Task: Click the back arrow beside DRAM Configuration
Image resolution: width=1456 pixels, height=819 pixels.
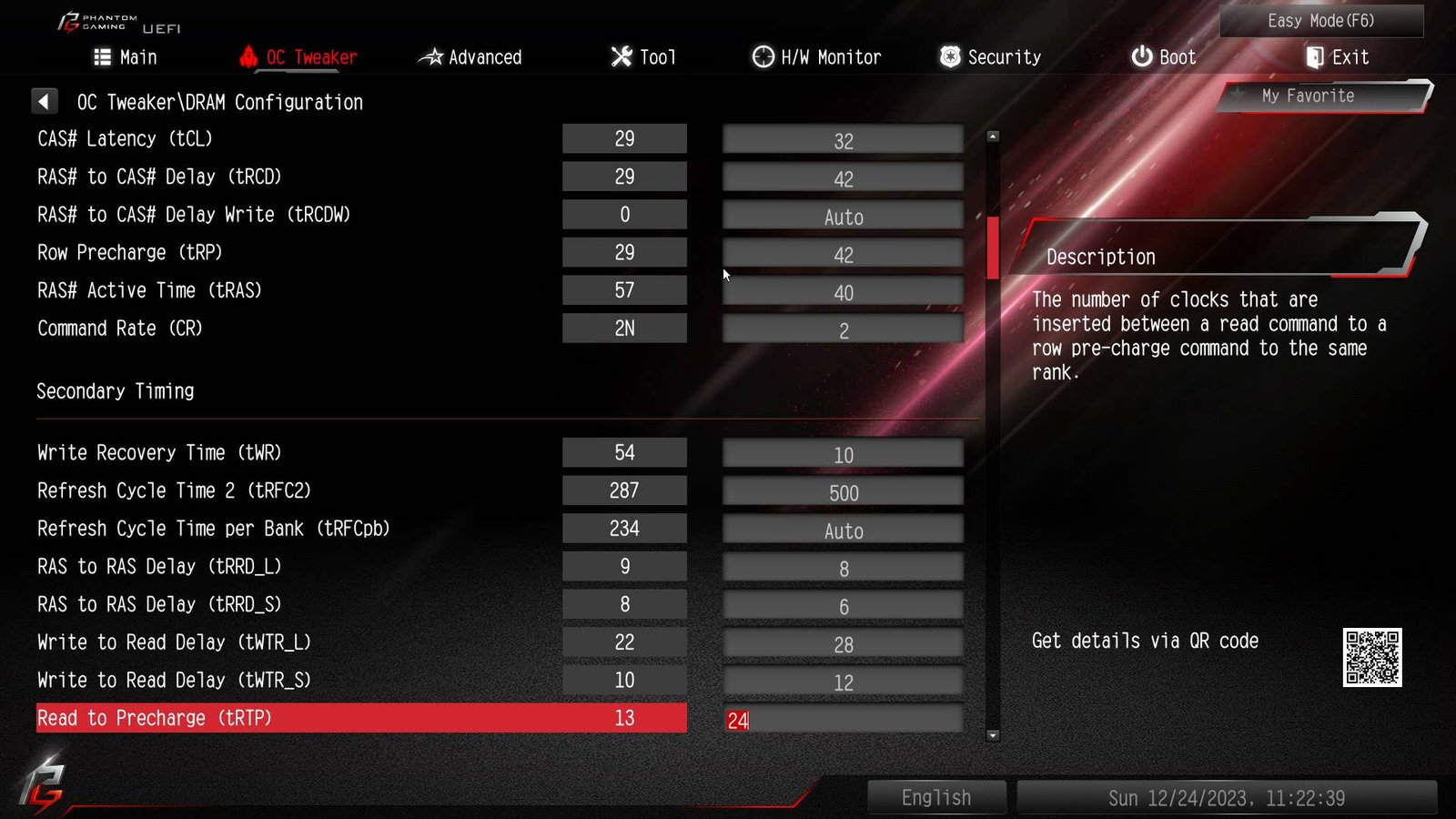Action: (44, 101)
